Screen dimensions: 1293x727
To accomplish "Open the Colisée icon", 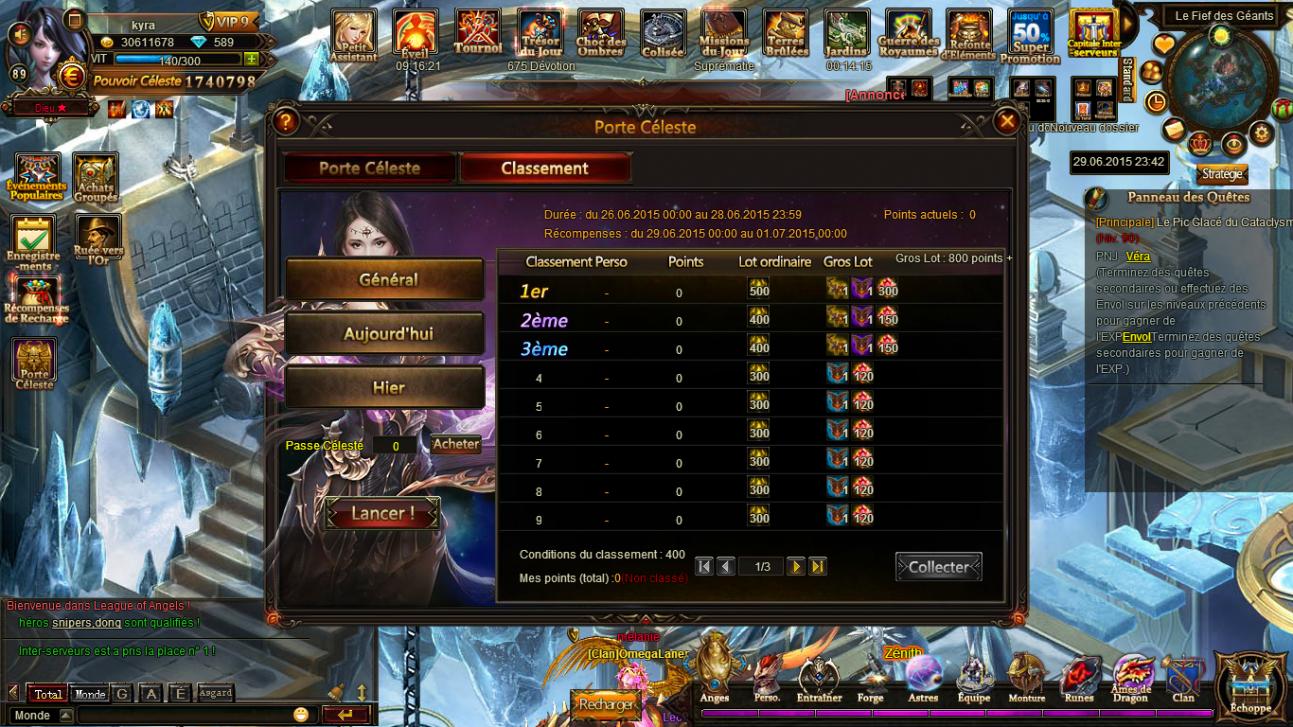I will coord(662,34).
